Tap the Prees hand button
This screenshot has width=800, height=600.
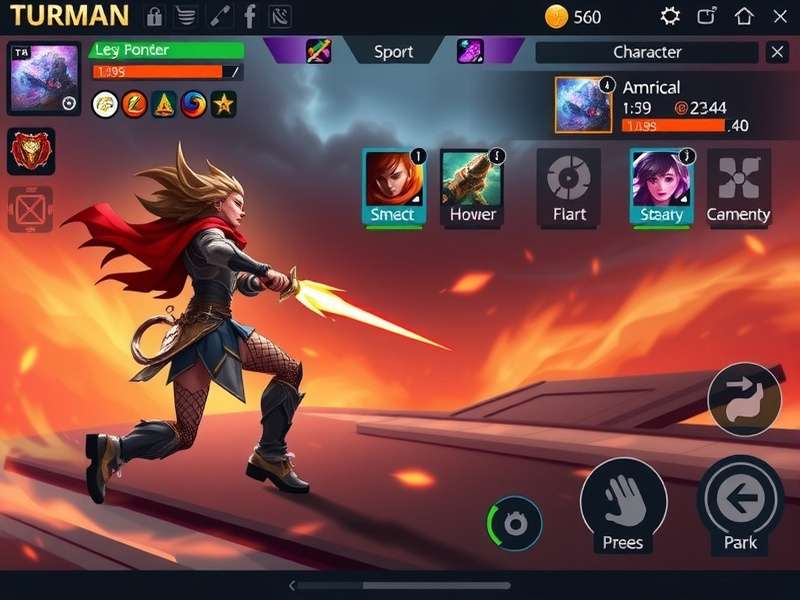623,507
